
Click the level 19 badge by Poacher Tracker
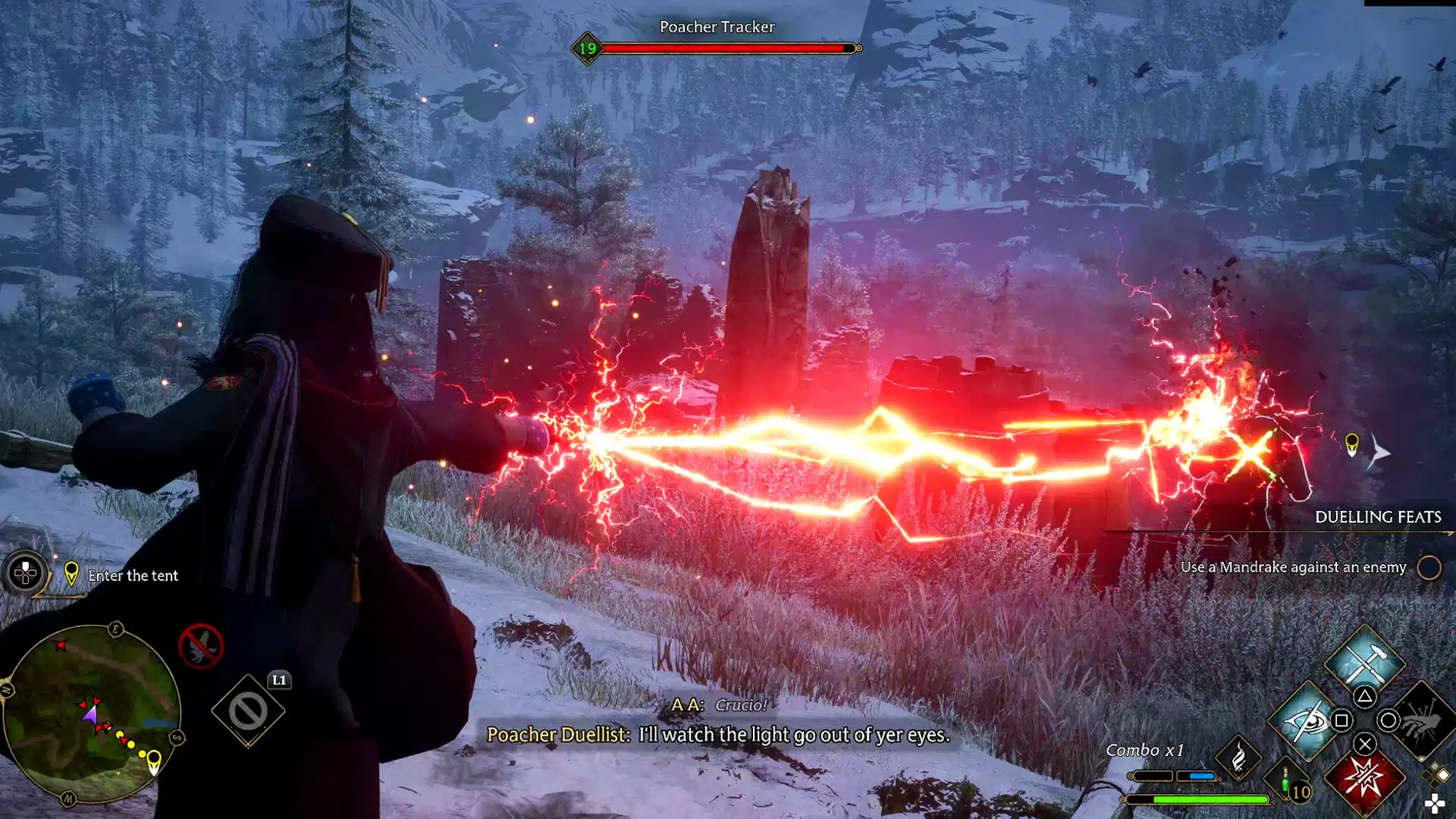(x=588, y=49)
